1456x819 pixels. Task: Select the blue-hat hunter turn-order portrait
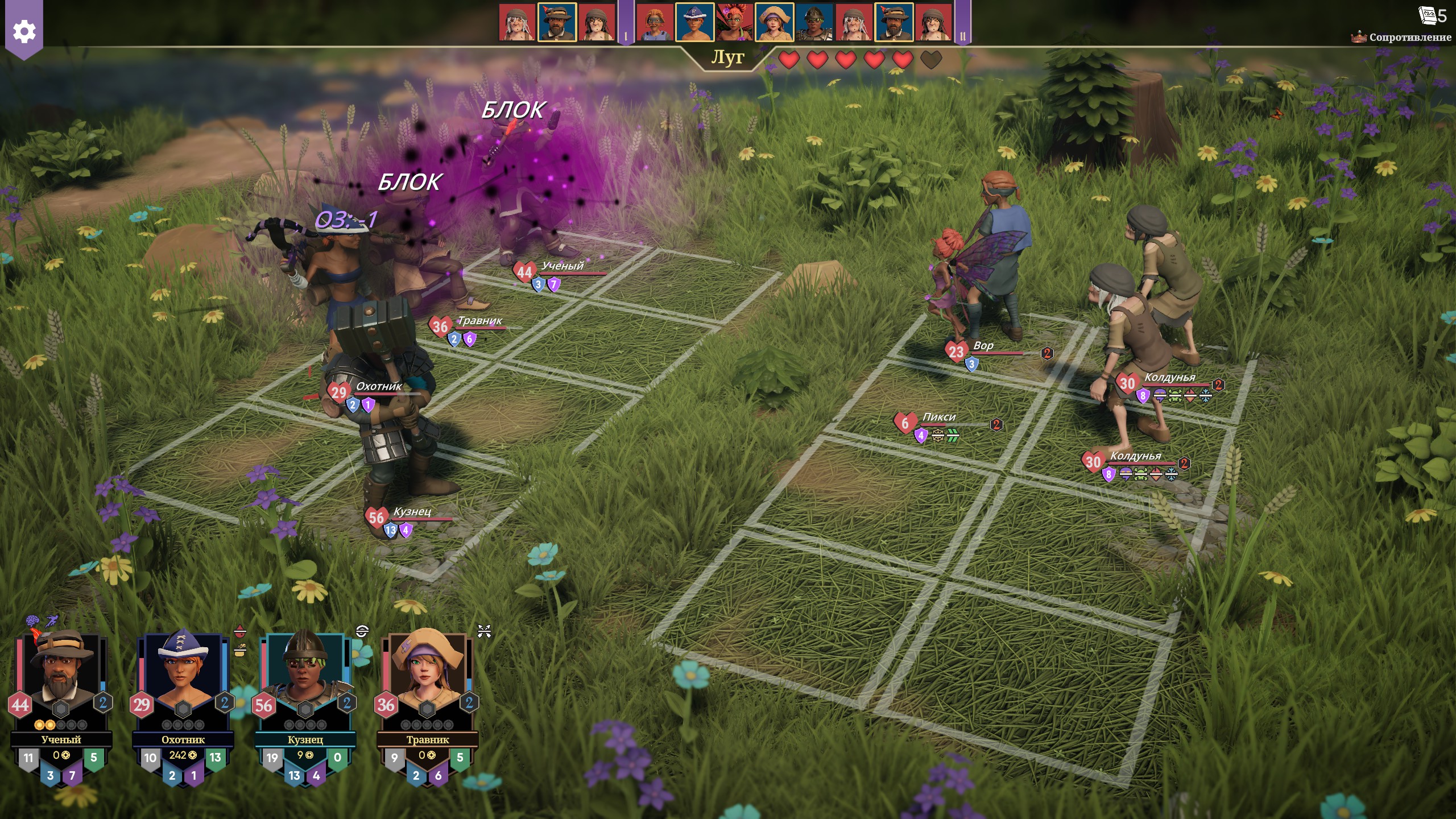click(694, 23)
